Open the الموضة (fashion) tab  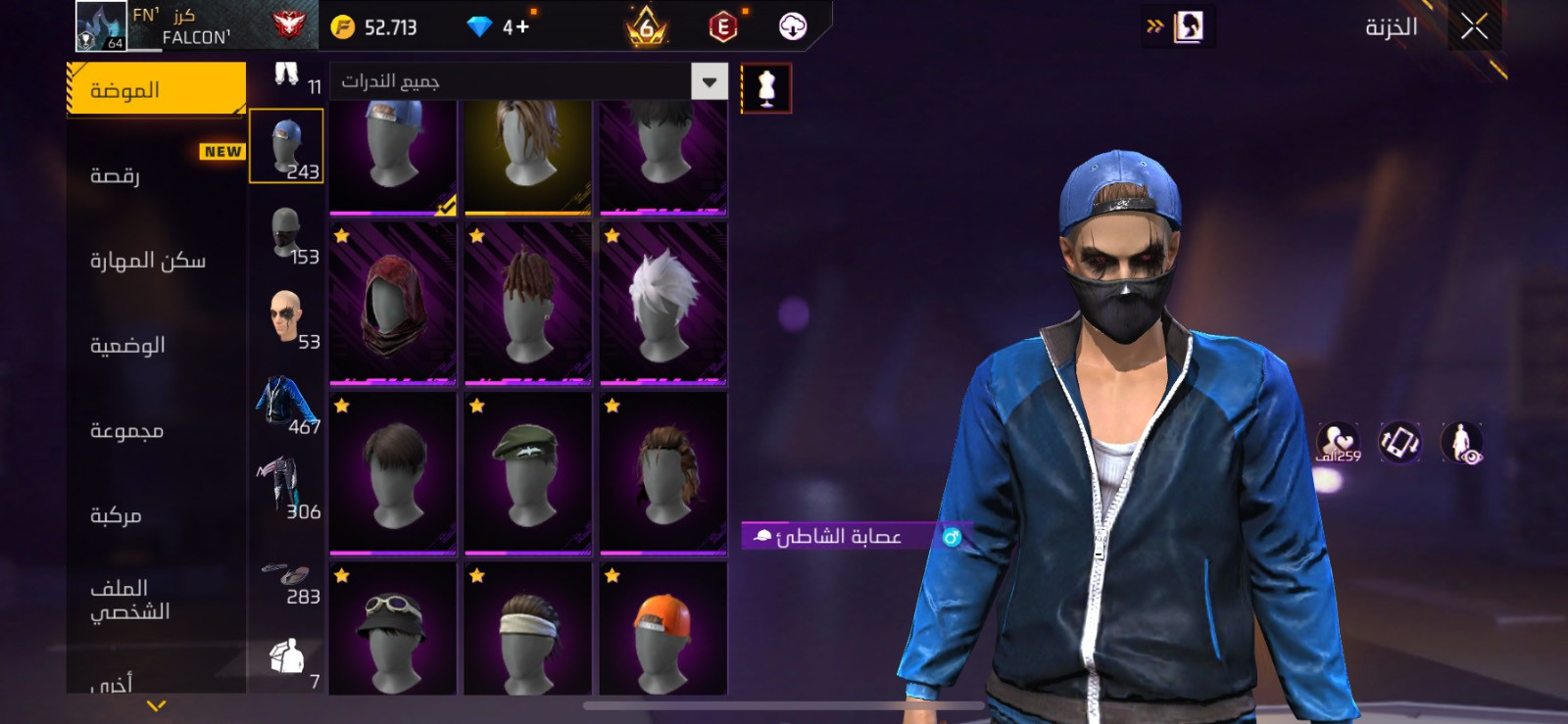156,90
